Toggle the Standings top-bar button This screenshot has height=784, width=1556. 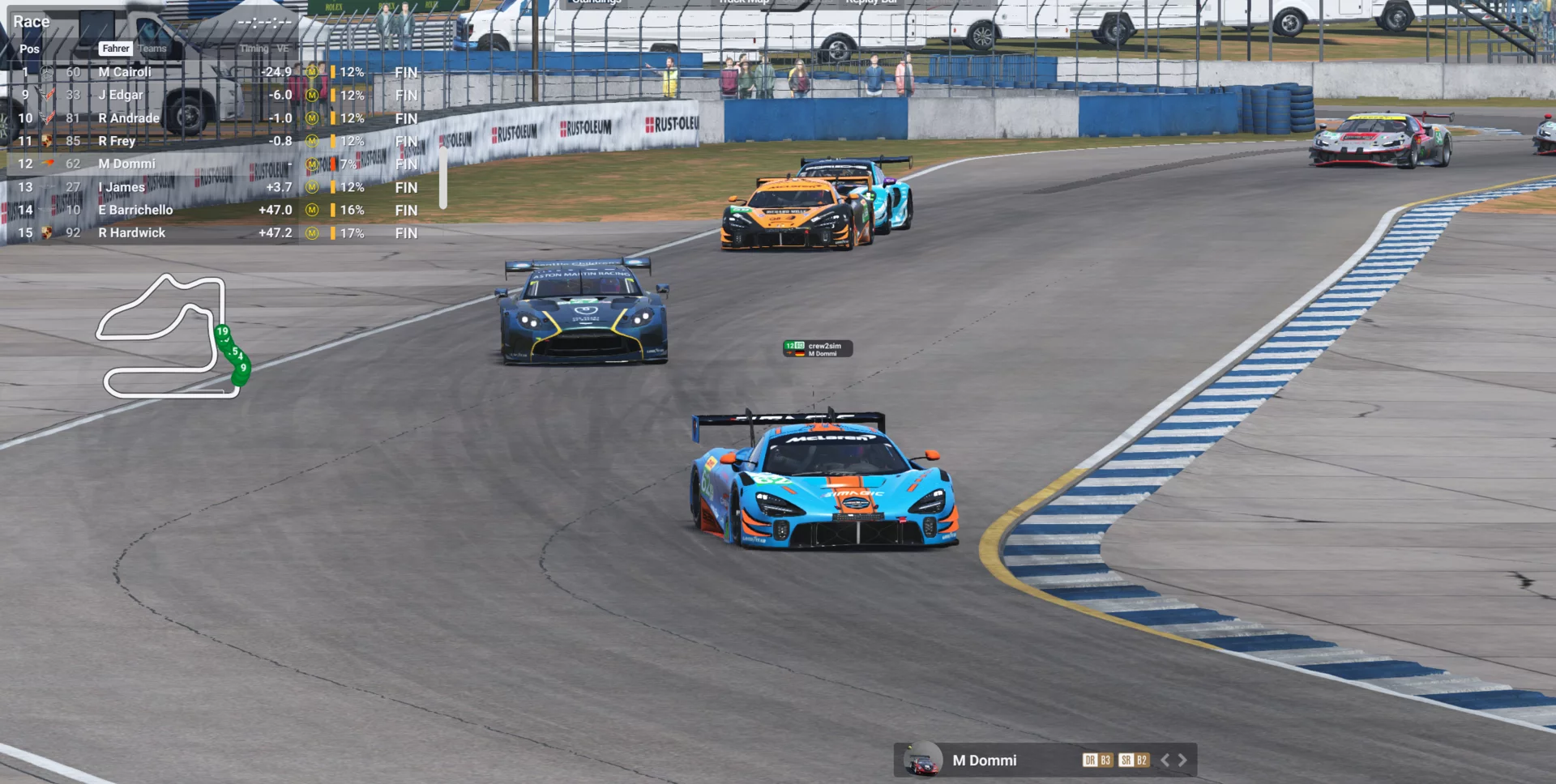click(596, 2)
